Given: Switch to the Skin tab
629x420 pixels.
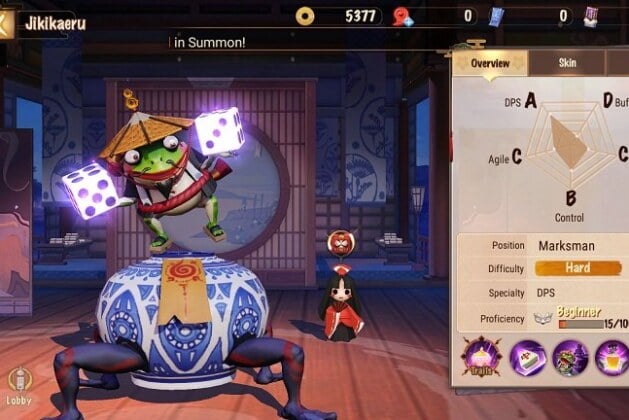Looking at the screenshot, I should pyautogui.click(x=567, y=63).
